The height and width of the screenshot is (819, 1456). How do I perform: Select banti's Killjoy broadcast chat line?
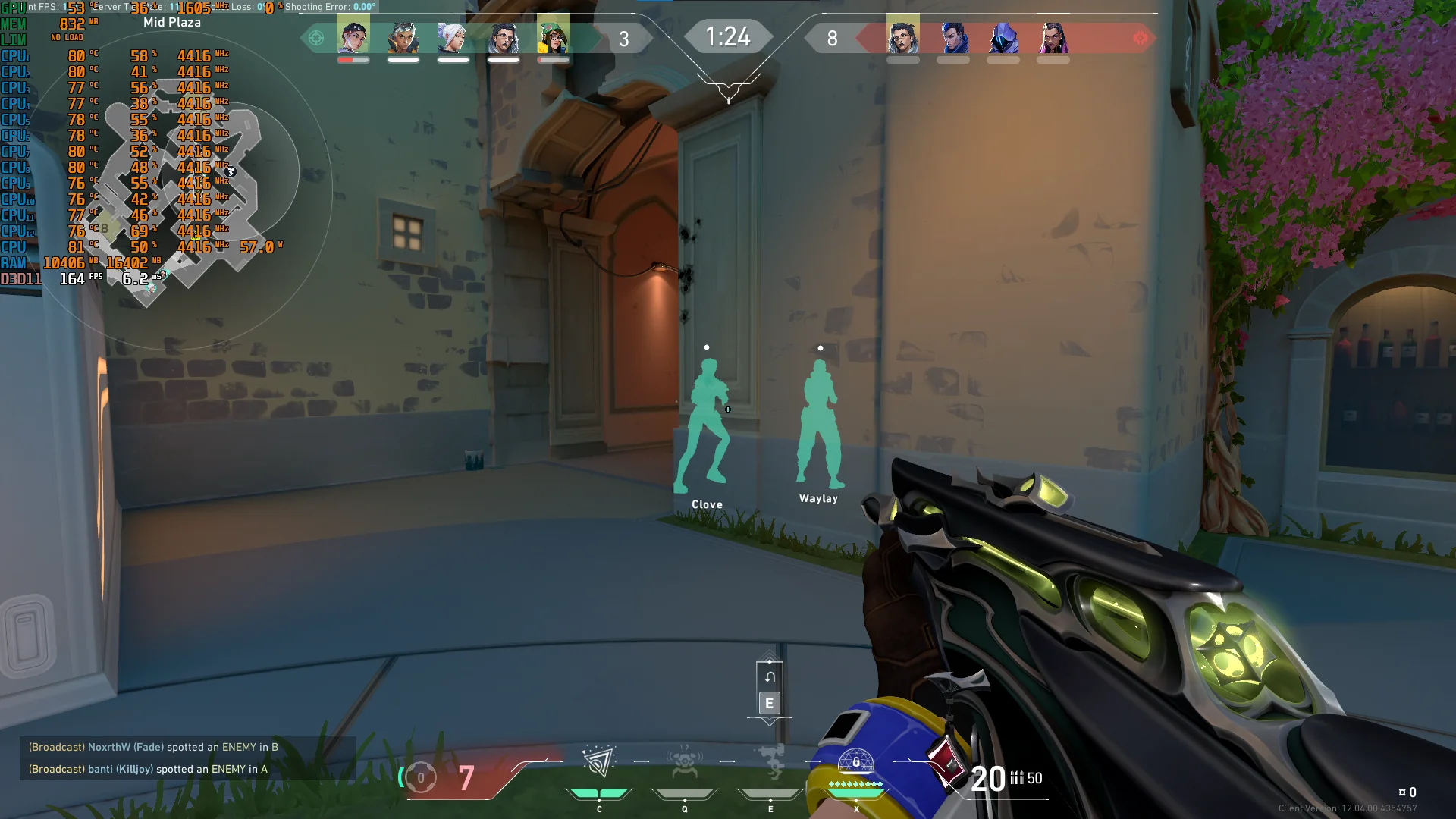click(x=148, y=769)
